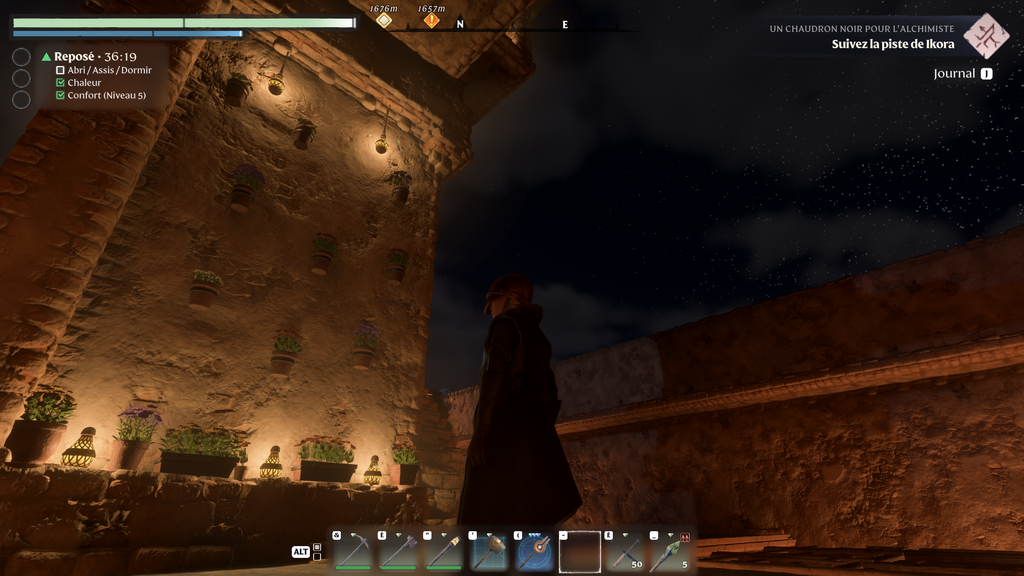The height and width of the screenshot is (576, 1024).
Task: Equip the torch from the hotbar
Action: point(443,551)
